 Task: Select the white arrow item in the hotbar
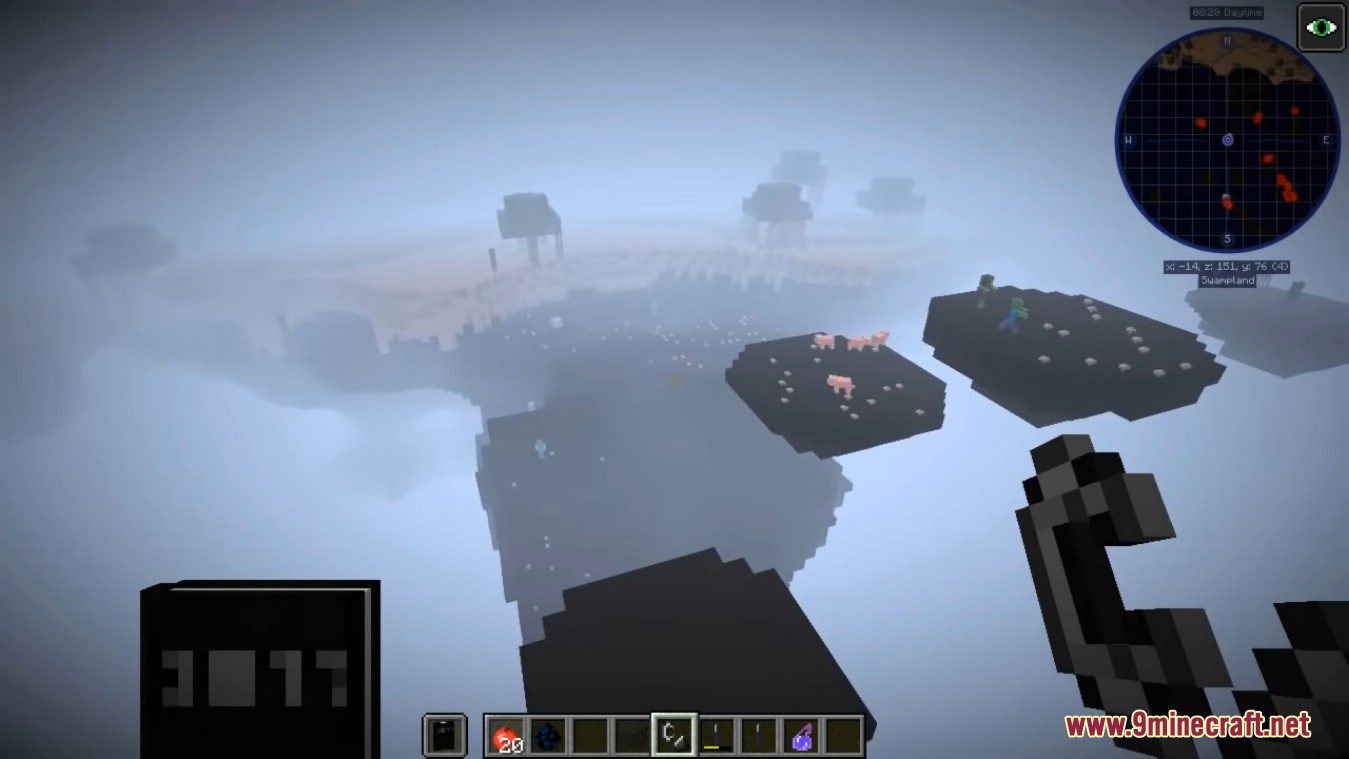(x=757, y=733)
